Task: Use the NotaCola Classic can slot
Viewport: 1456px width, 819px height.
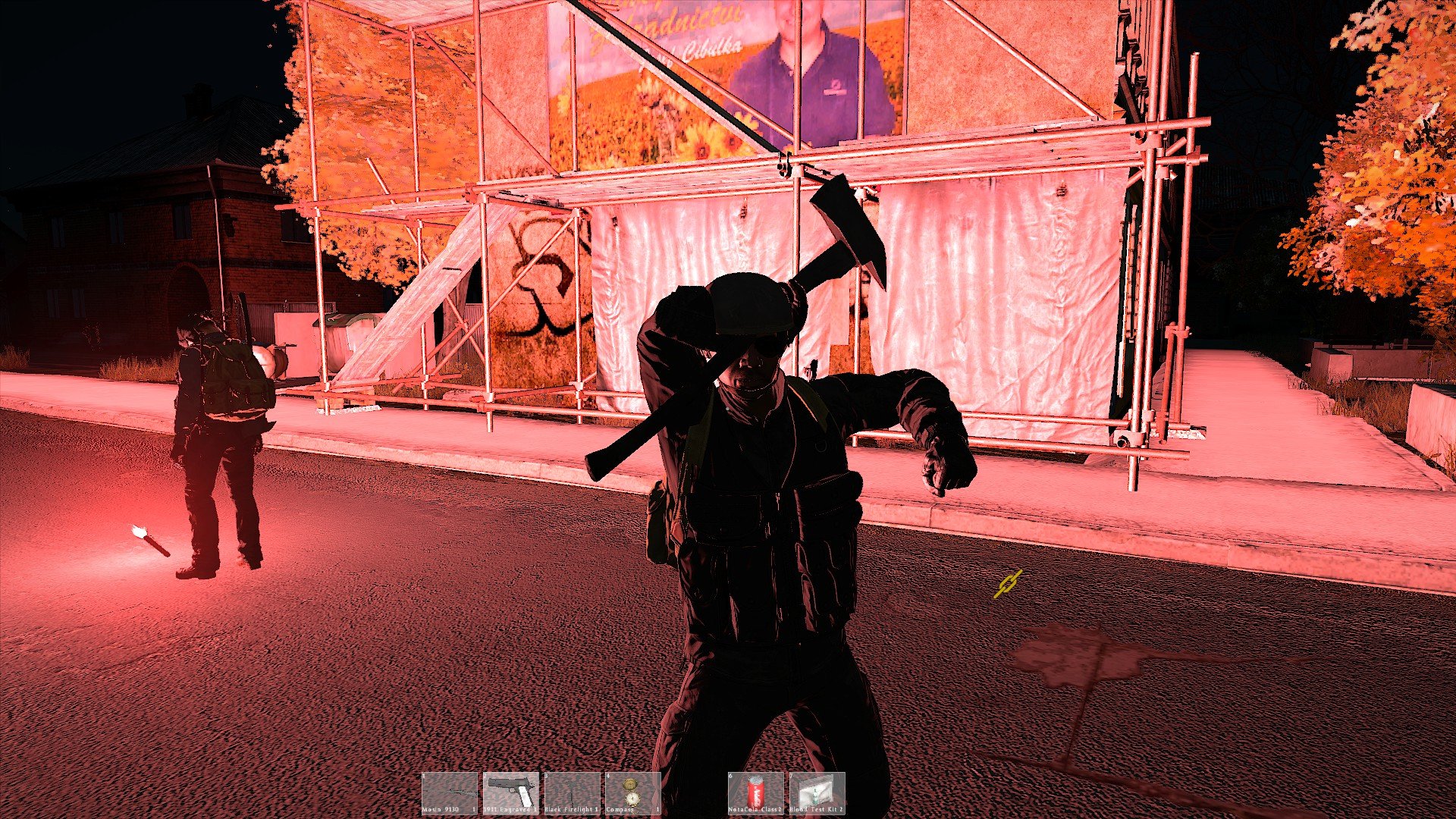Action: click(755, 792)
